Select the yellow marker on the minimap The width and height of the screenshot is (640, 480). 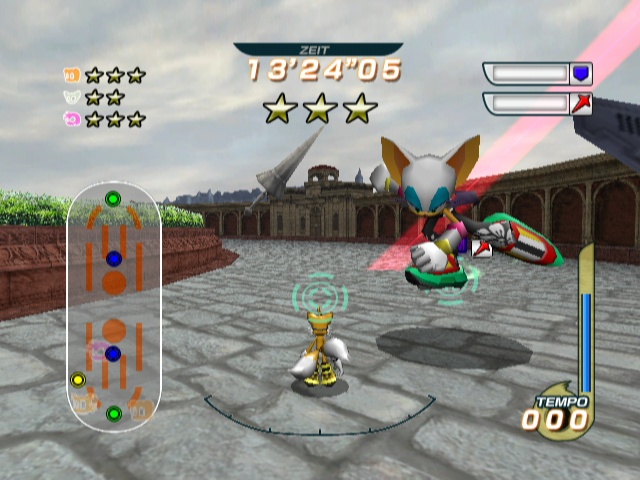78,380
